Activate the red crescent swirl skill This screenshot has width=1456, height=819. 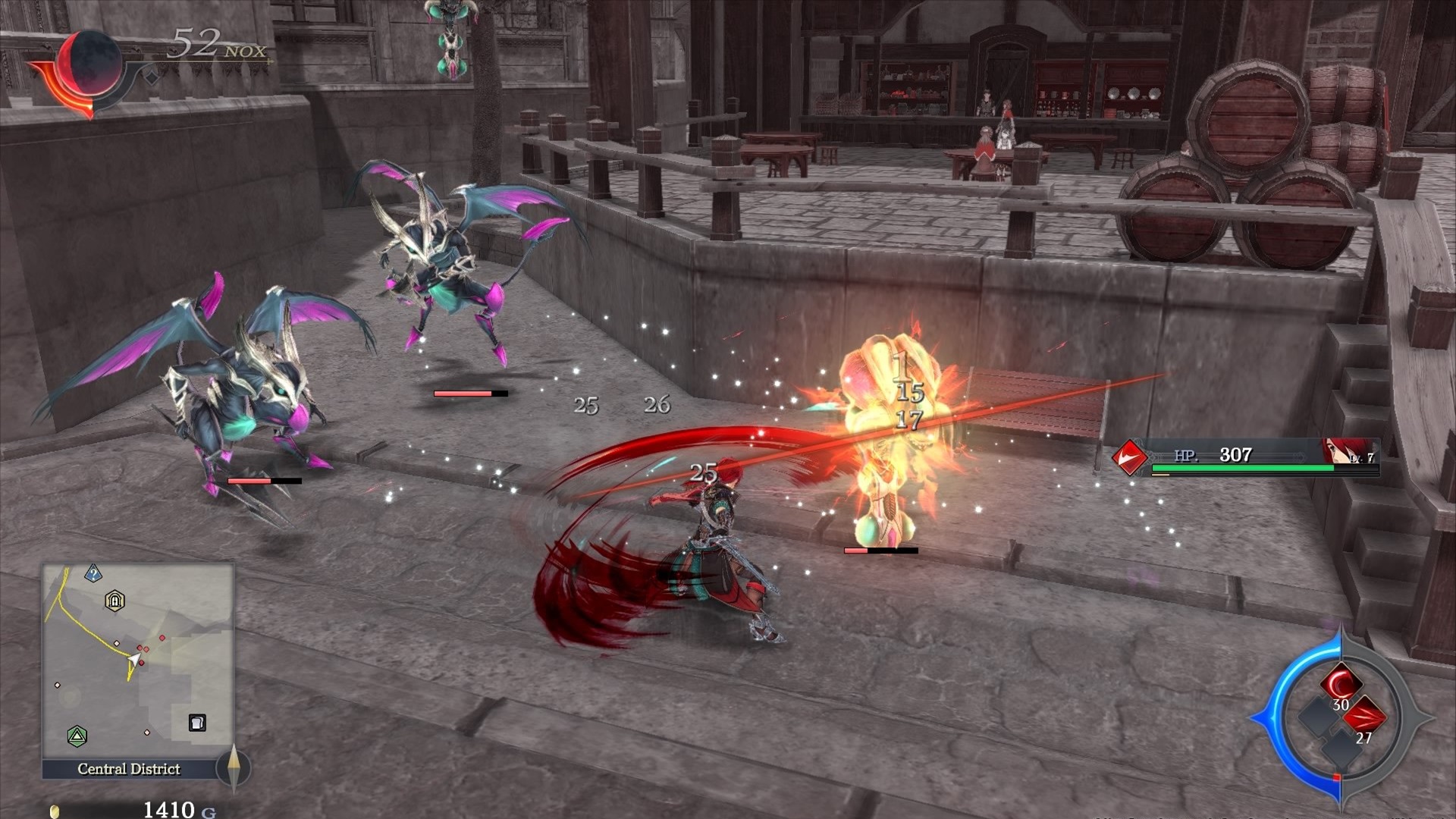point(1341,682)
